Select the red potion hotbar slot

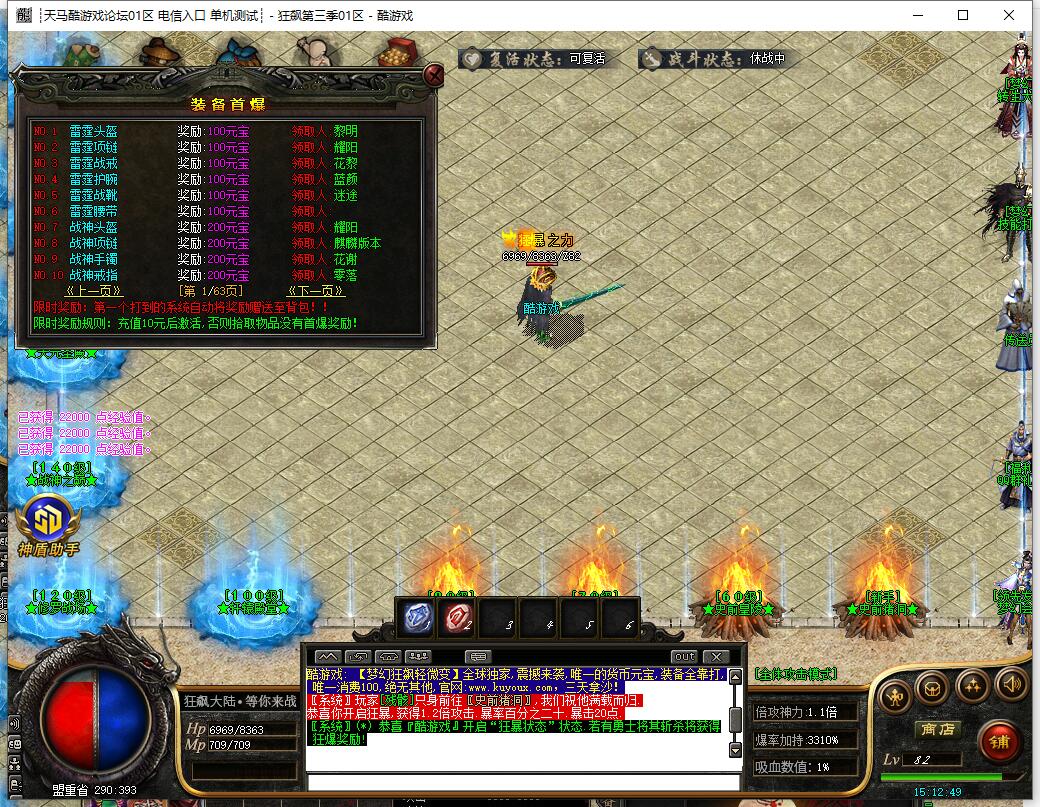pos(459,619)
